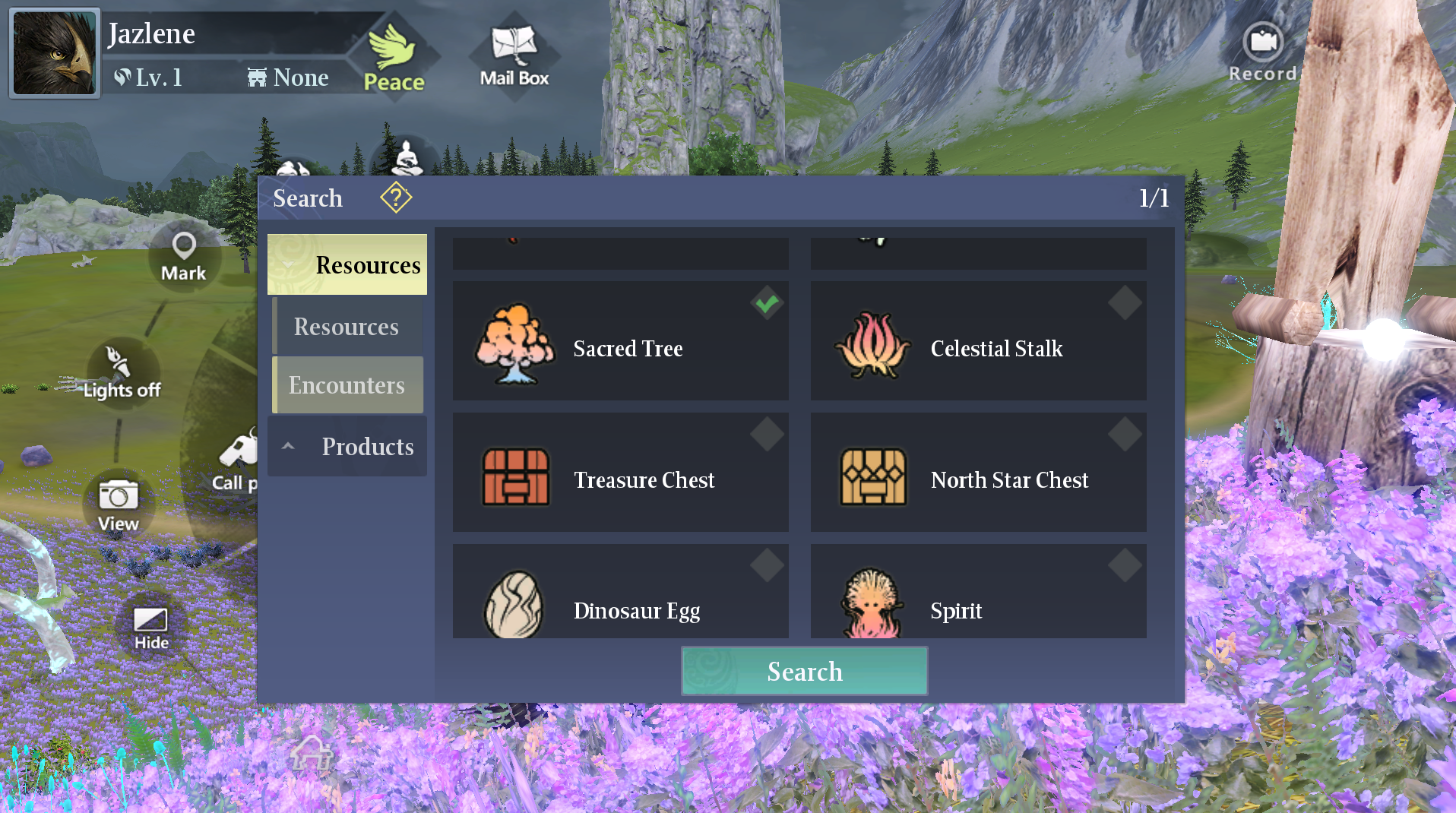This screenshot has height=813, width=1456.
Task: Open the Search help question mark
Action: click(x=396, y=198)
